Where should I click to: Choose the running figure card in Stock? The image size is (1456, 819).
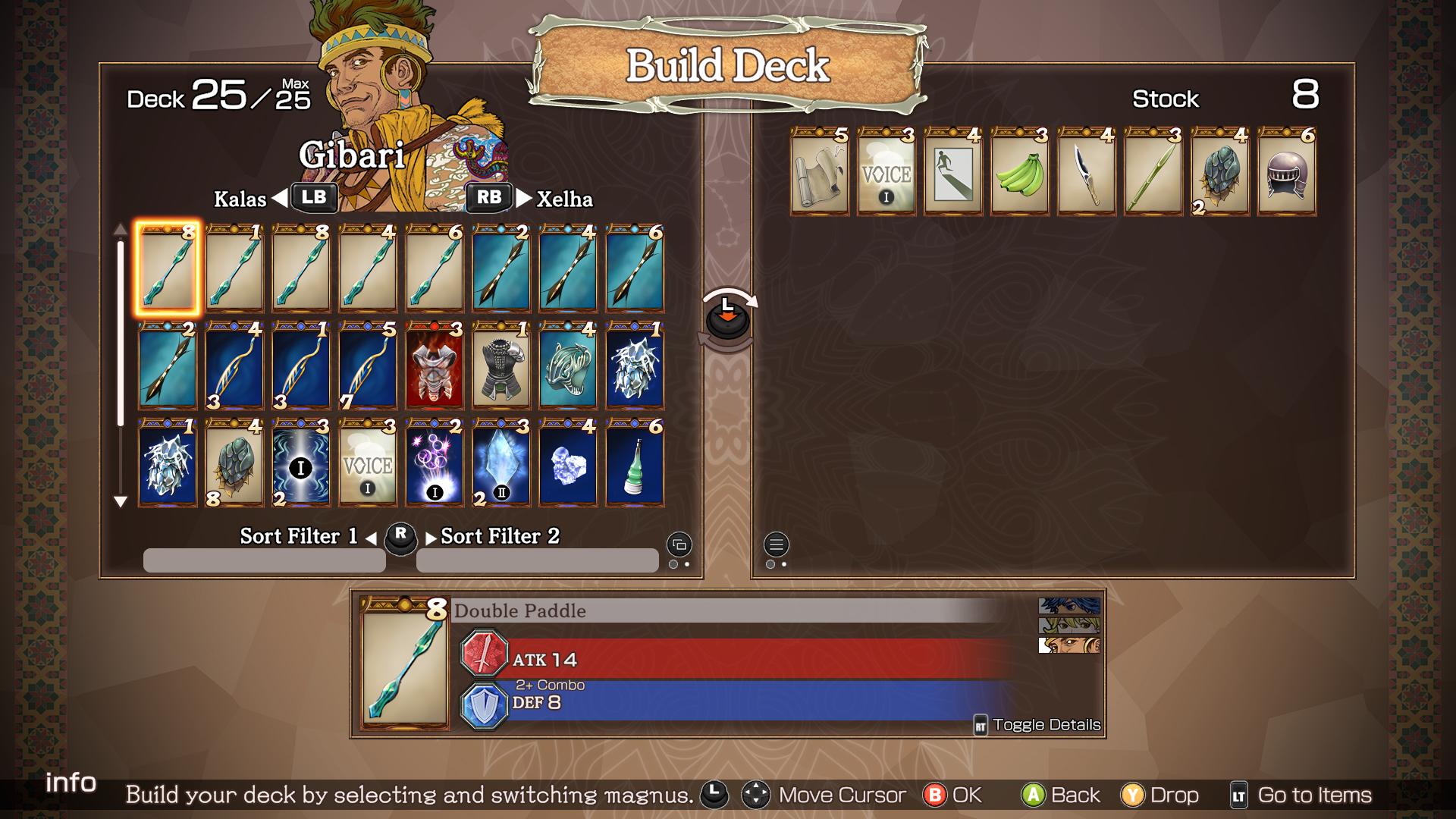pyautogui.click(x=953, y=172)
